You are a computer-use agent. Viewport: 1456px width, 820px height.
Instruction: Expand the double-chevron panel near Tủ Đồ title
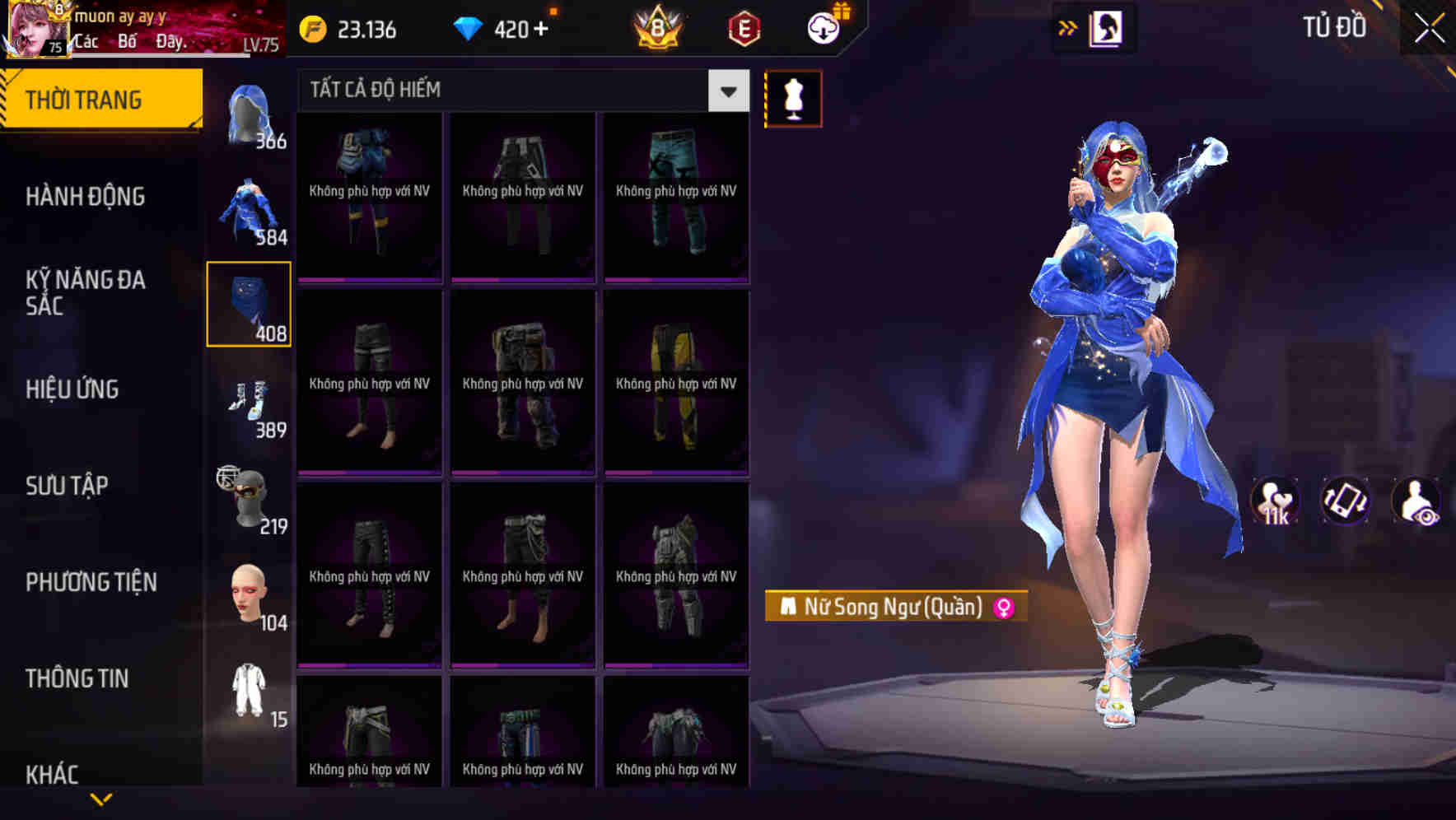pyautogui.click(x=1067, y=27)
